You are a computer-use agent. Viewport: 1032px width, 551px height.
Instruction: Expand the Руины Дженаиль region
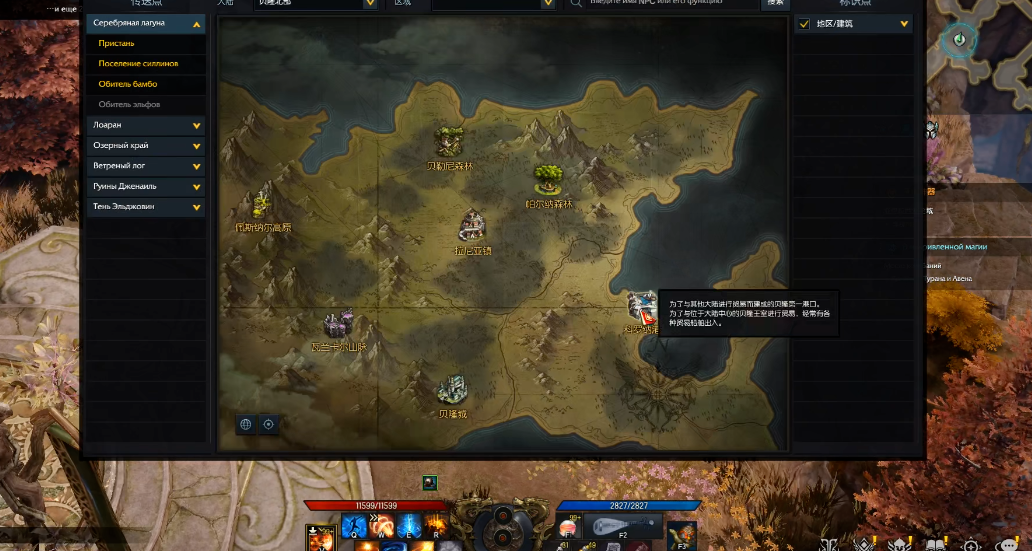click(x=197, y=186)
